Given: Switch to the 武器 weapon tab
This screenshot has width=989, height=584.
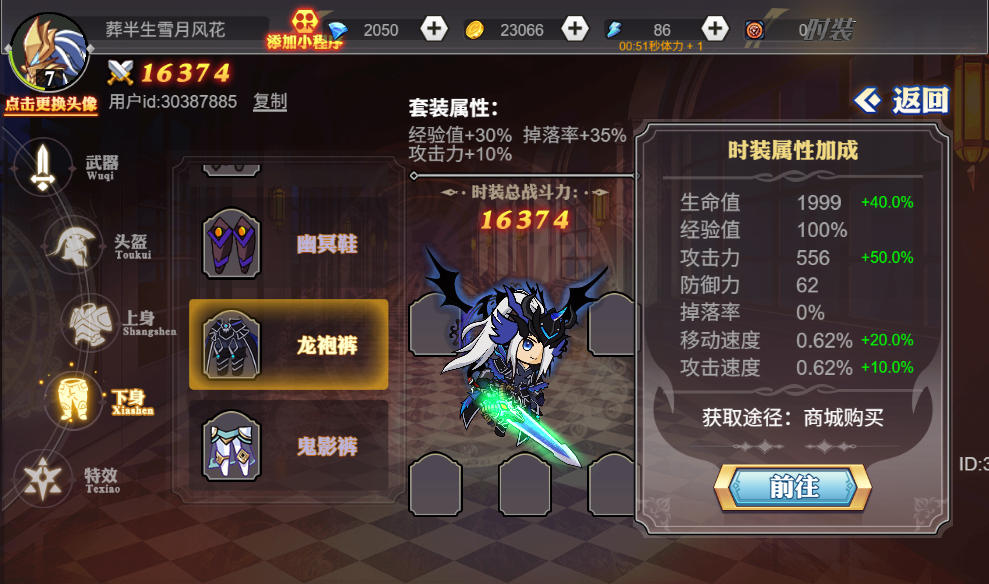Looking at the screenshot, I should 45,167.
